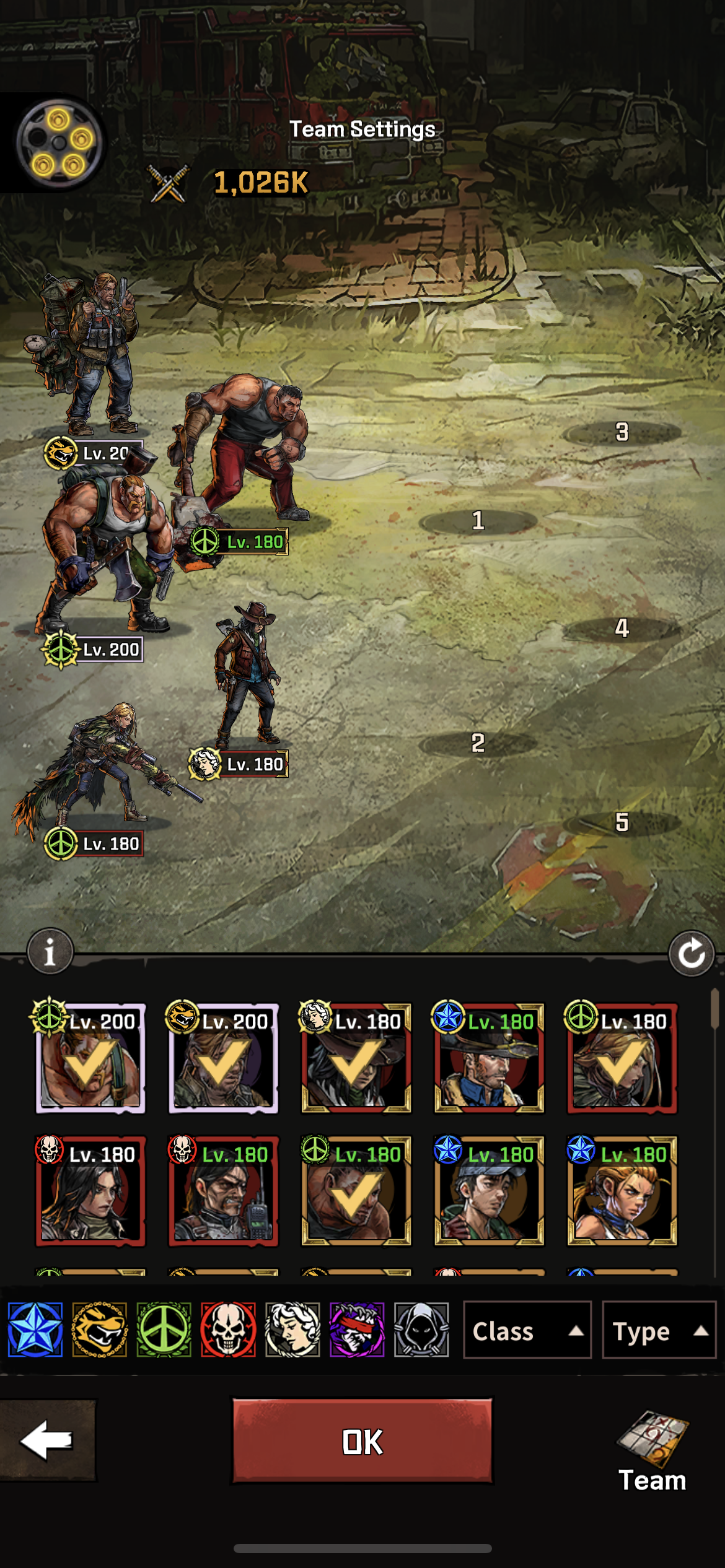Filter heroes by the white lady faction

[292, 1330]
